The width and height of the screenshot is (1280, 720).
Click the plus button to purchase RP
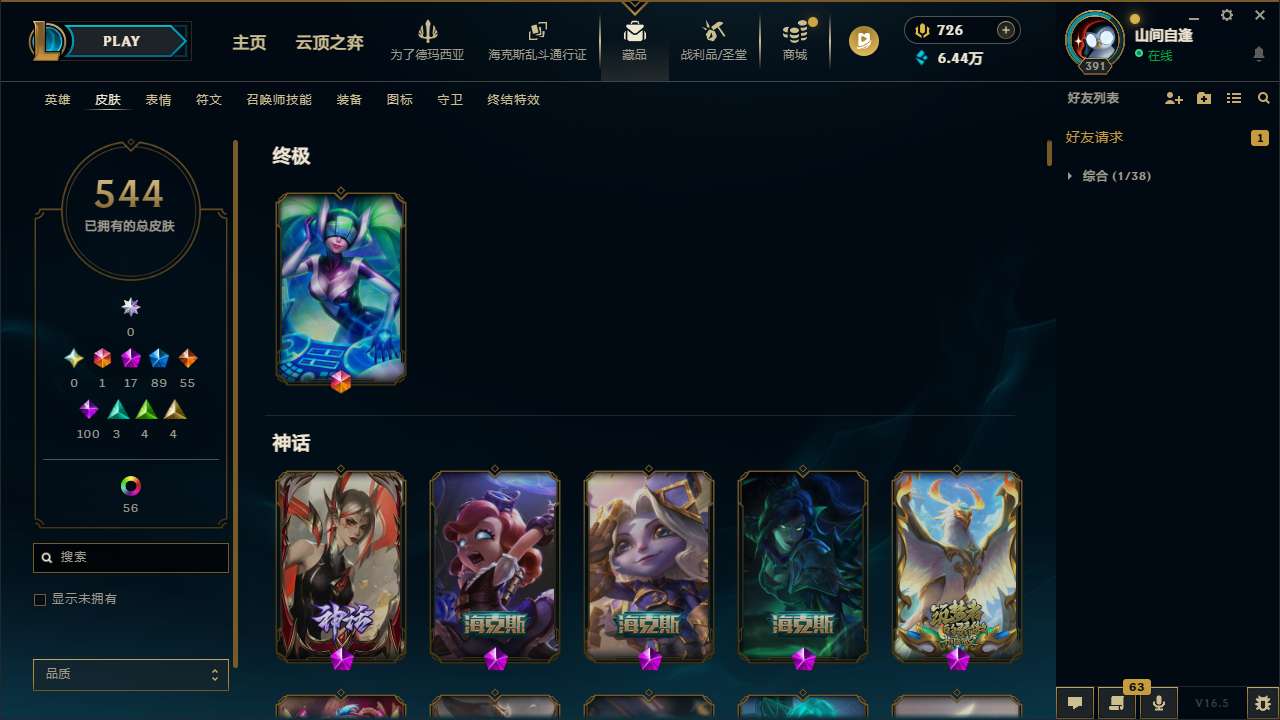pyautogui.click(x=1004, y=30)
